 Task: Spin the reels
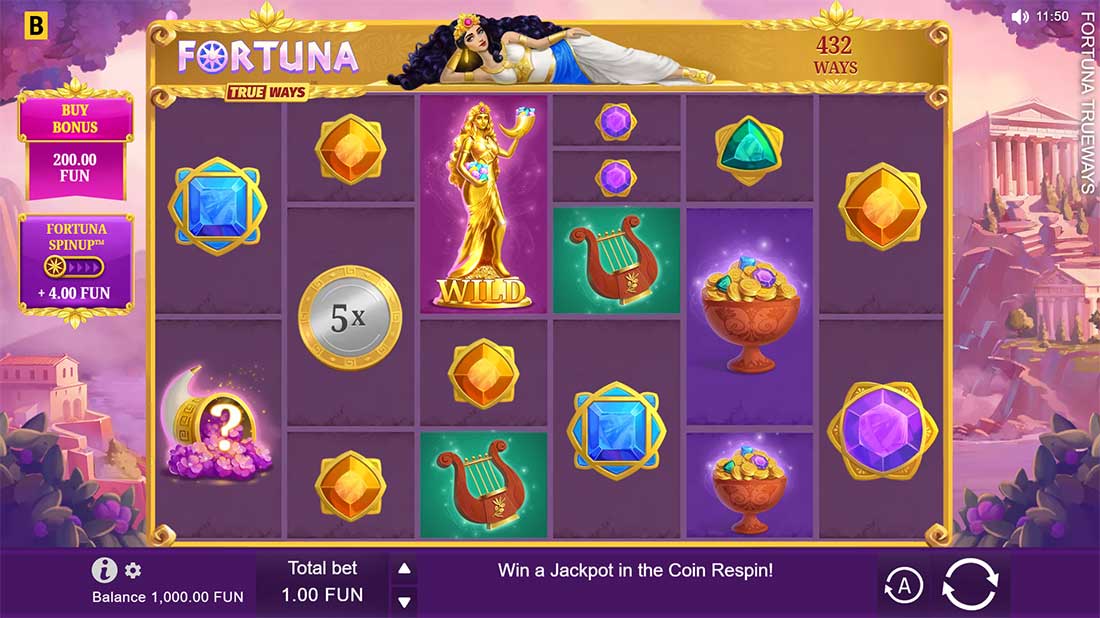[x=971, y=584]
